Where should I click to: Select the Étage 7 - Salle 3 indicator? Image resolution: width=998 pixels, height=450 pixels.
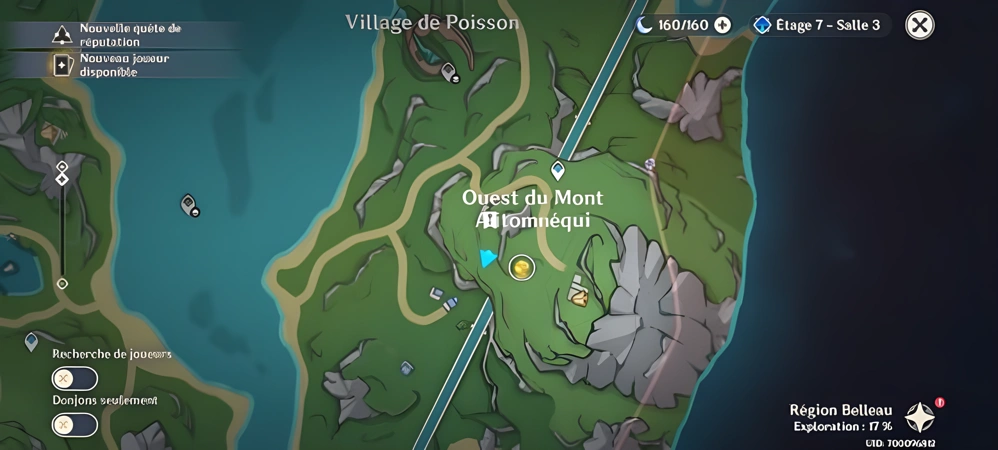[x=819, y=25]
